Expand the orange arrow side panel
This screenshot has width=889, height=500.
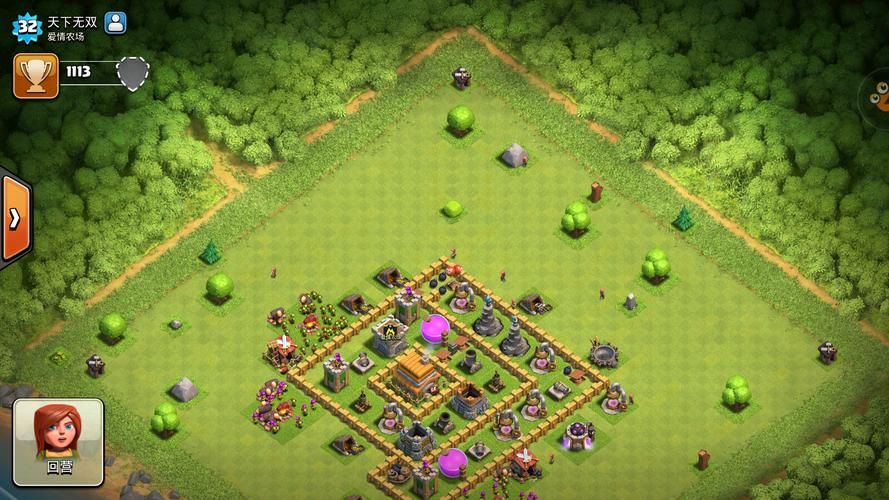click(x=14, y=219)
